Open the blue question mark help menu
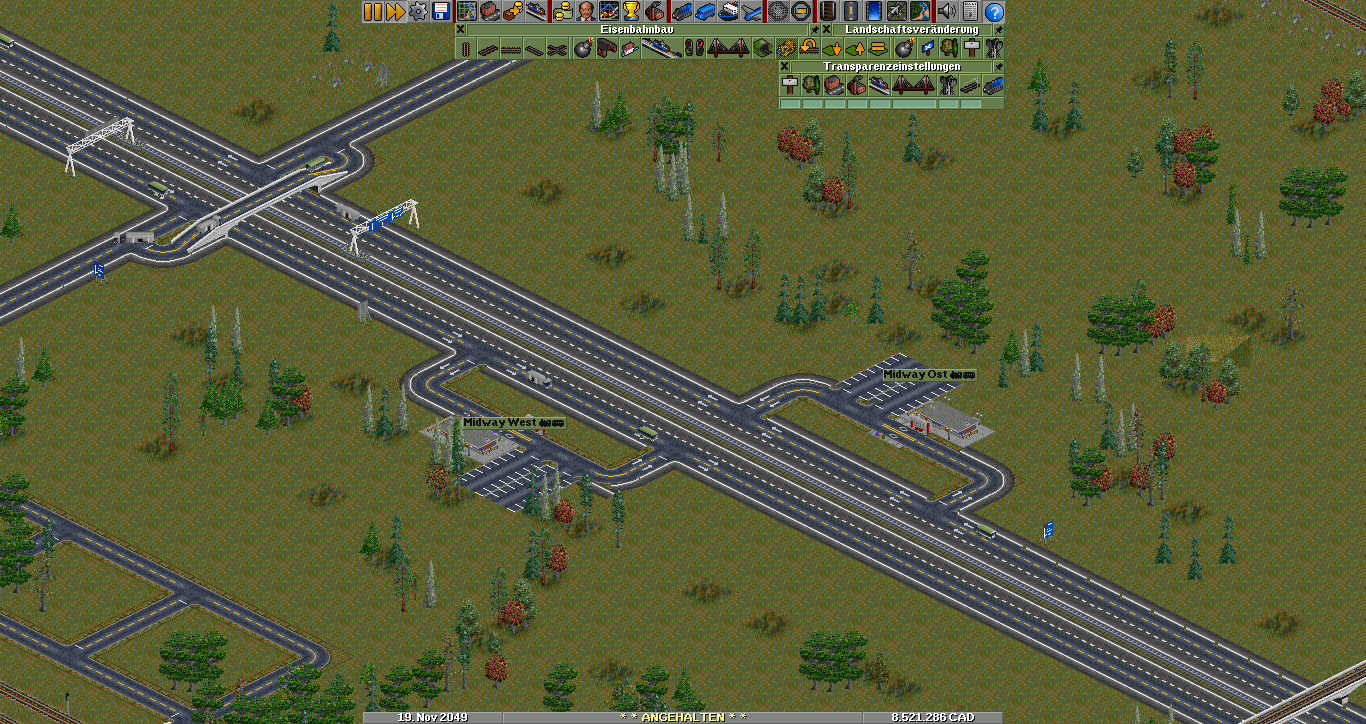The image size is (1366, 724). tap(994, 12)
